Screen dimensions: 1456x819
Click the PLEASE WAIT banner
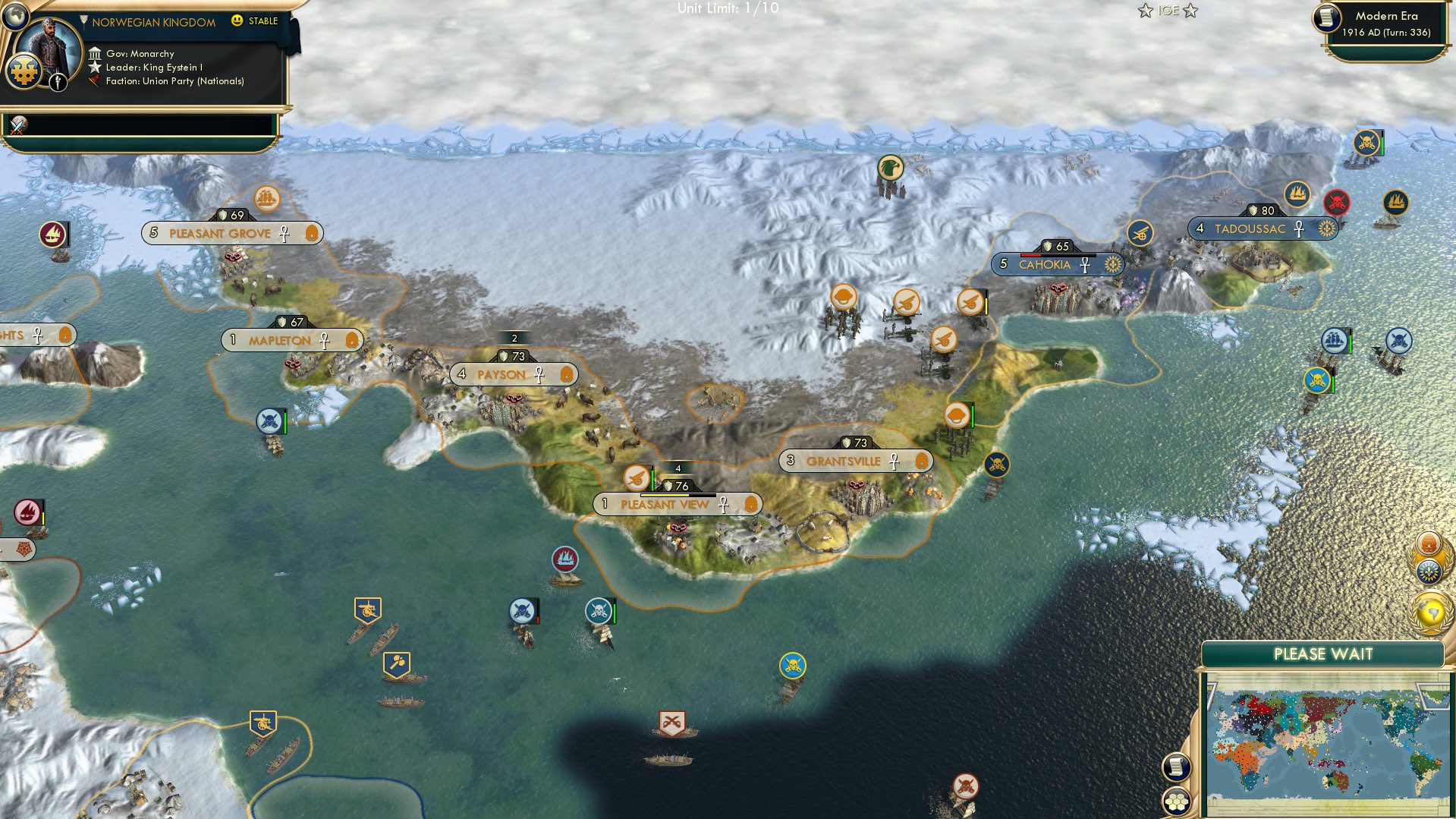[1323, 654]
